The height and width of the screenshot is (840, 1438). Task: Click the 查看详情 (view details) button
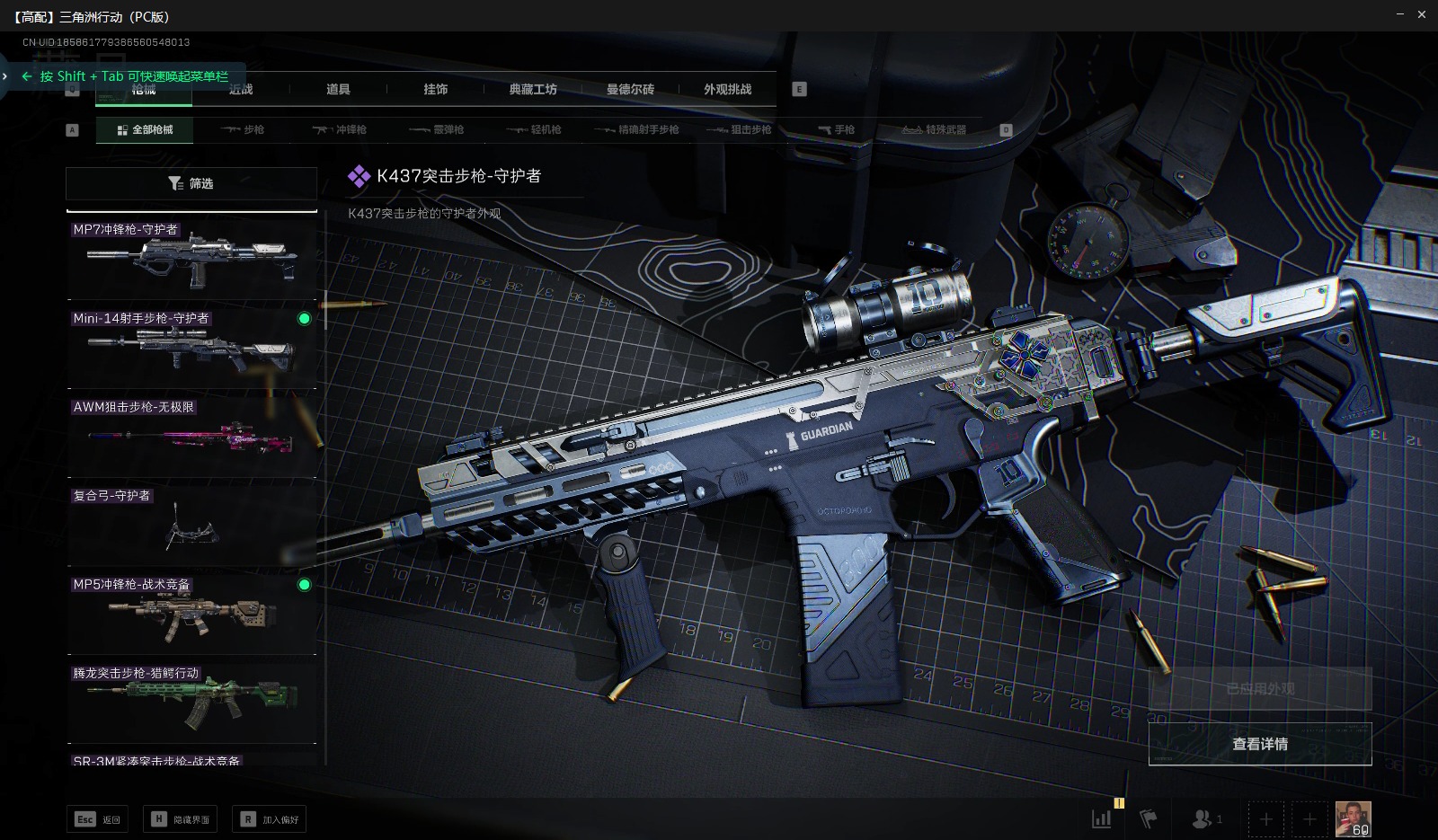pos(1259,744)
